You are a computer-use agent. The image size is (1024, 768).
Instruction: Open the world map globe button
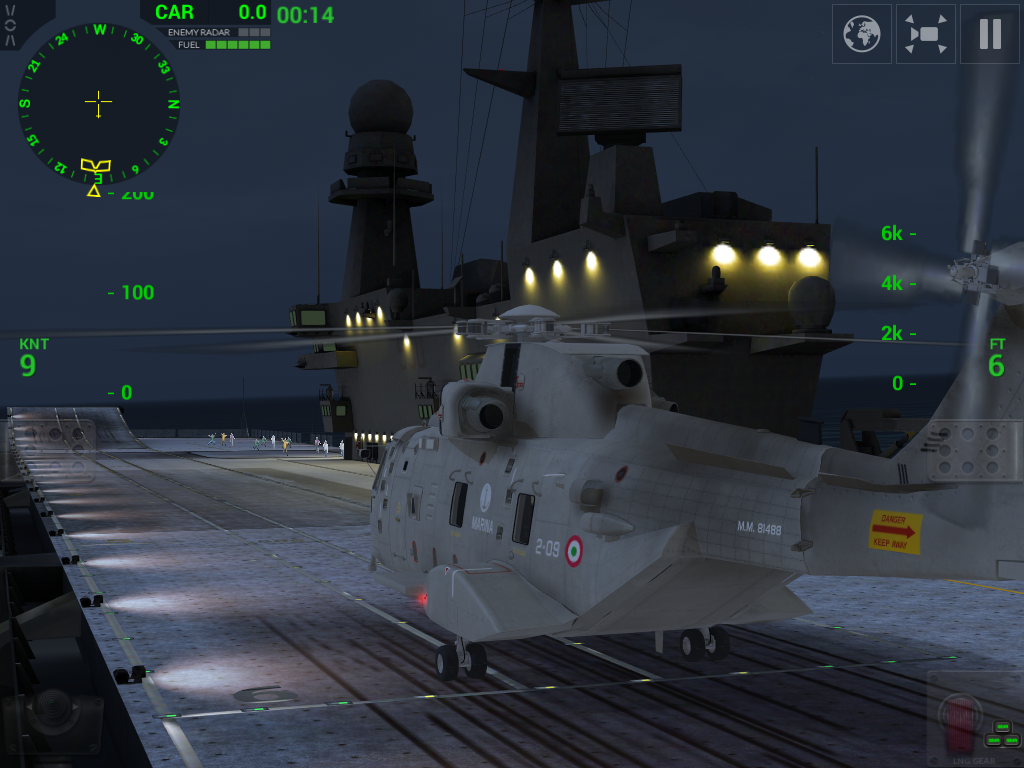(862, 34)
